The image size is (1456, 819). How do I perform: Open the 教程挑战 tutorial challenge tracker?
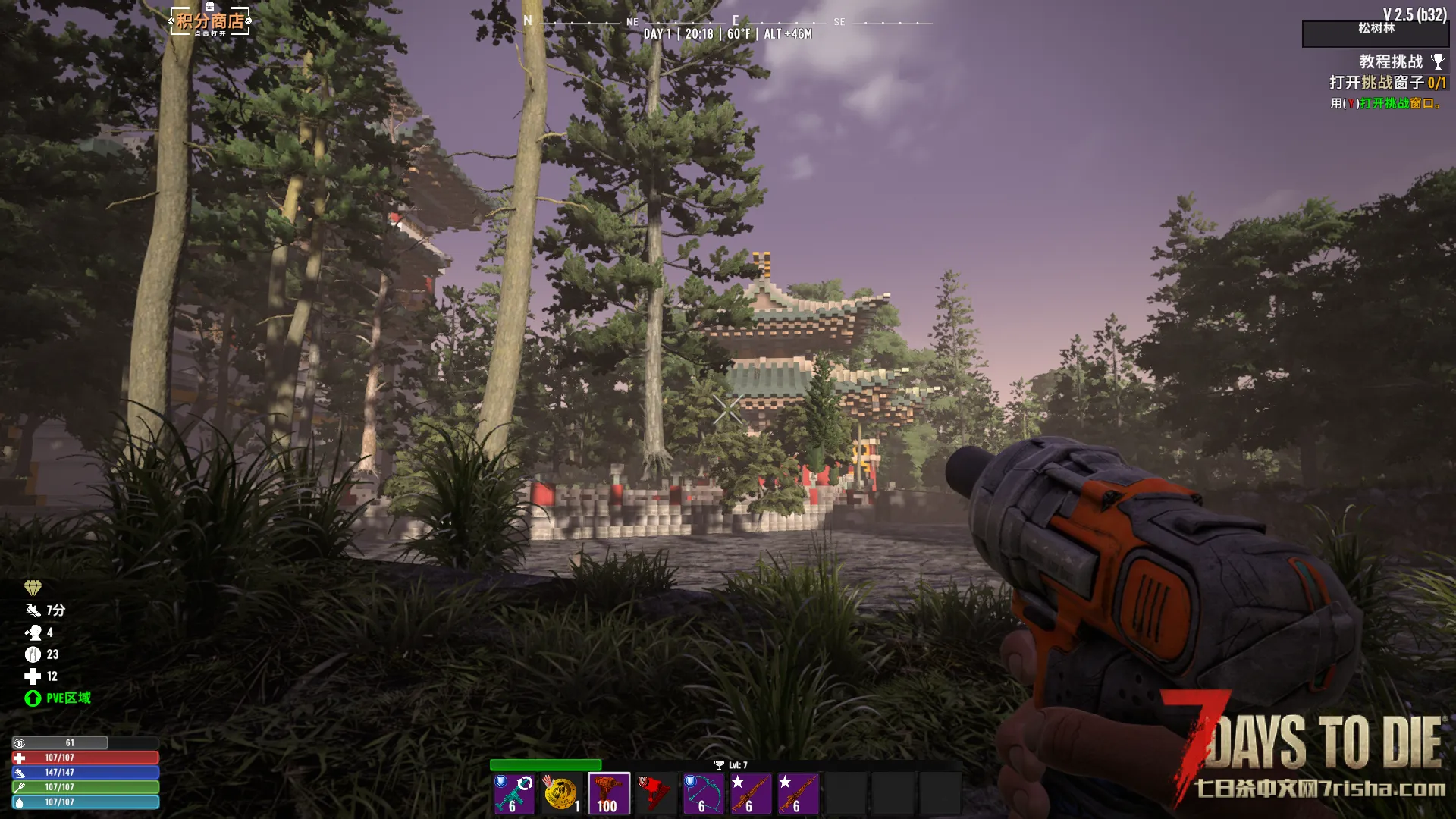[x=1390, y=61]
